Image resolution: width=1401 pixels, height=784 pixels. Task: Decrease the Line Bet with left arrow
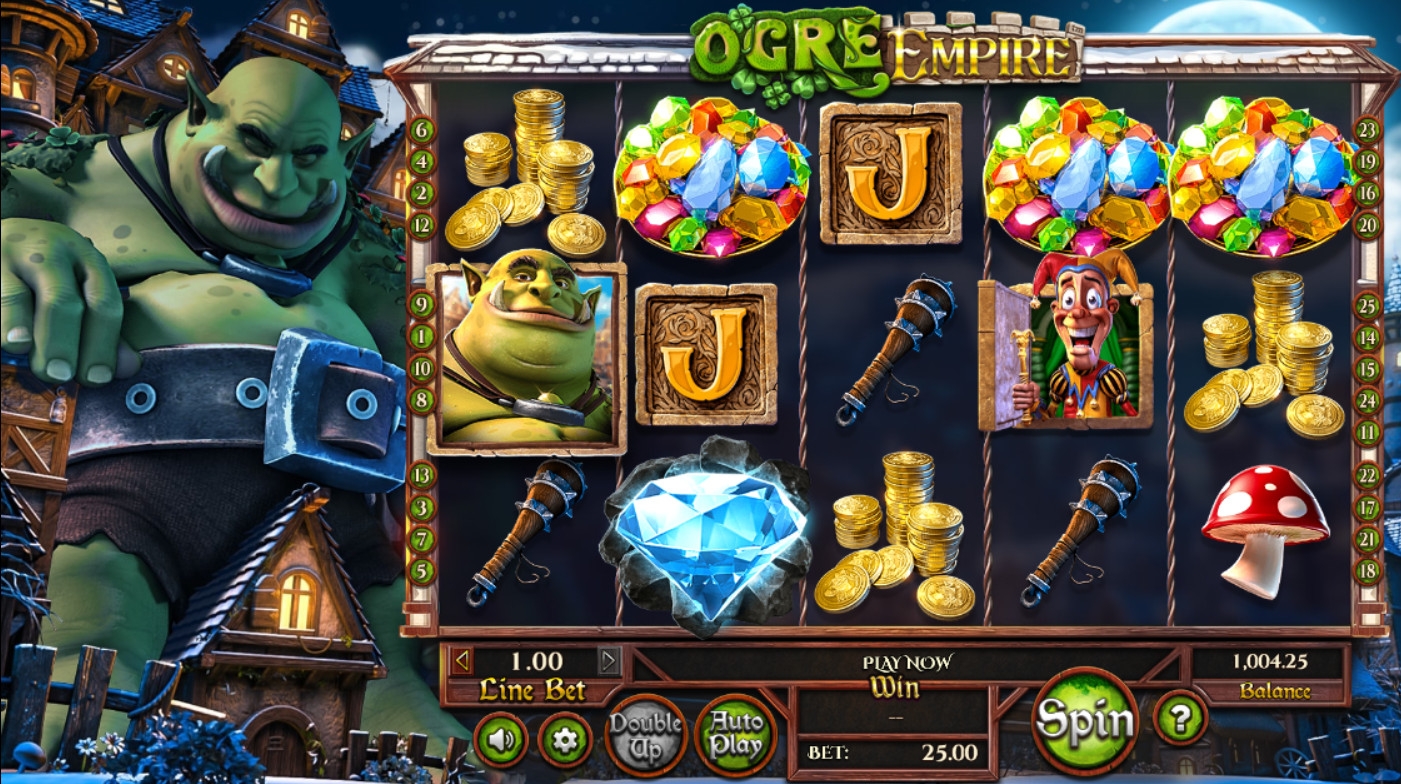(461, 660)
